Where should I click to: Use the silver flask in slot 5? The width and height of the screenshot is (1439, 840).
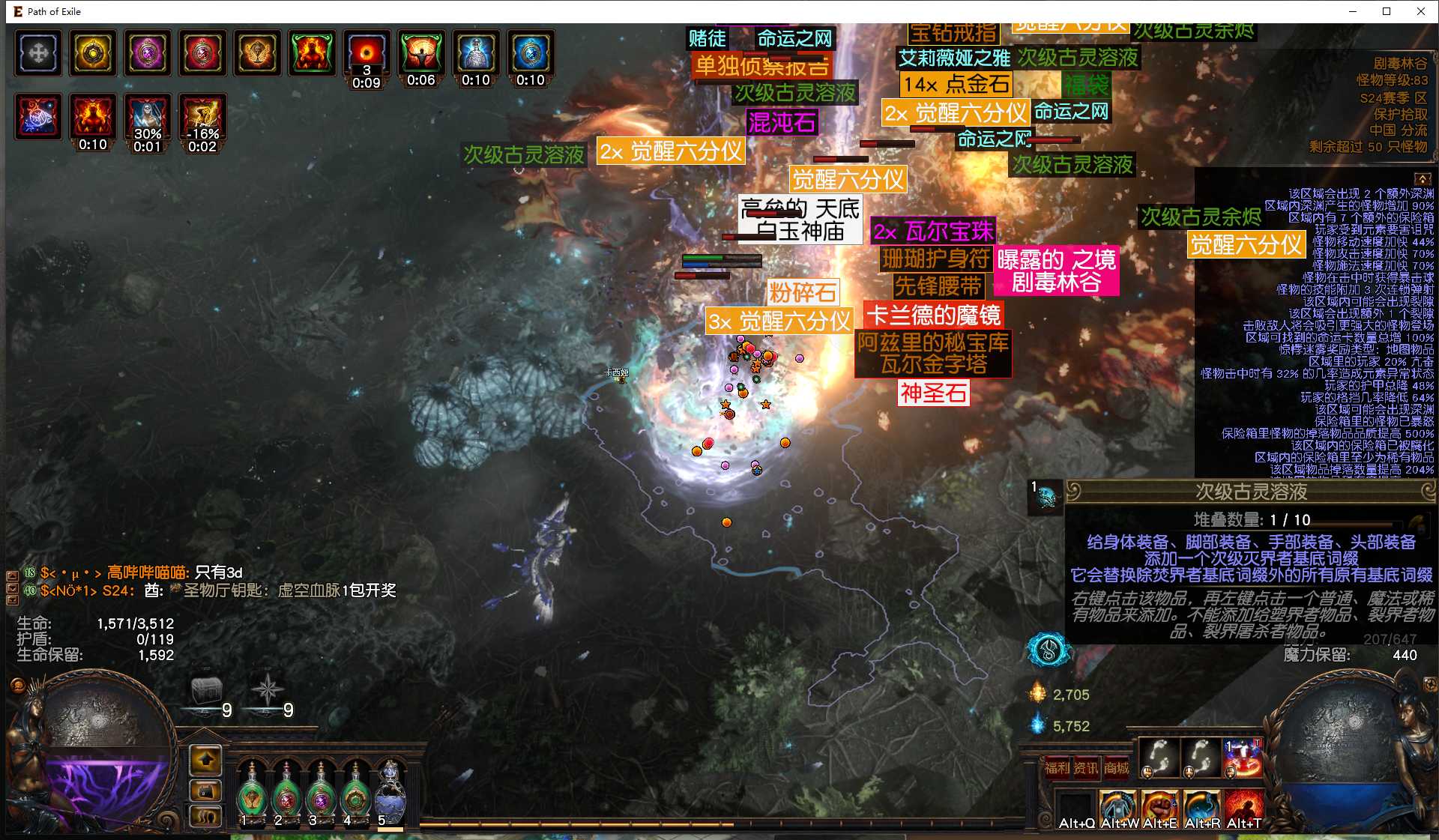[x=390, y=794]
